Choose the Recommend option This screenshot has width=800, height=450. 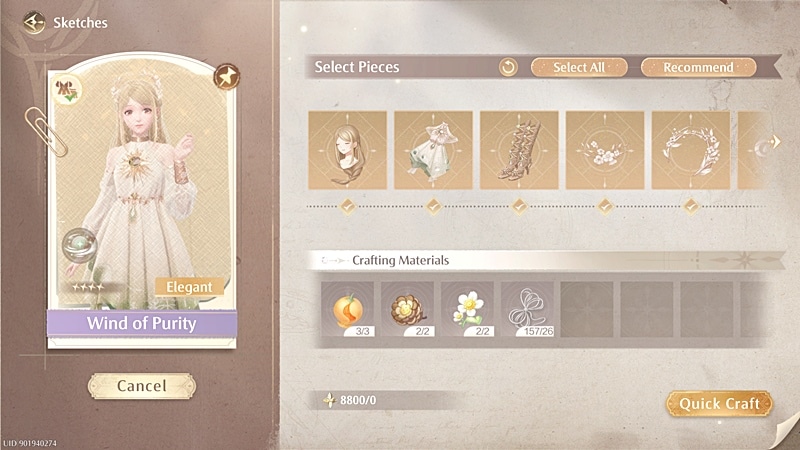(x=699, y=67)
